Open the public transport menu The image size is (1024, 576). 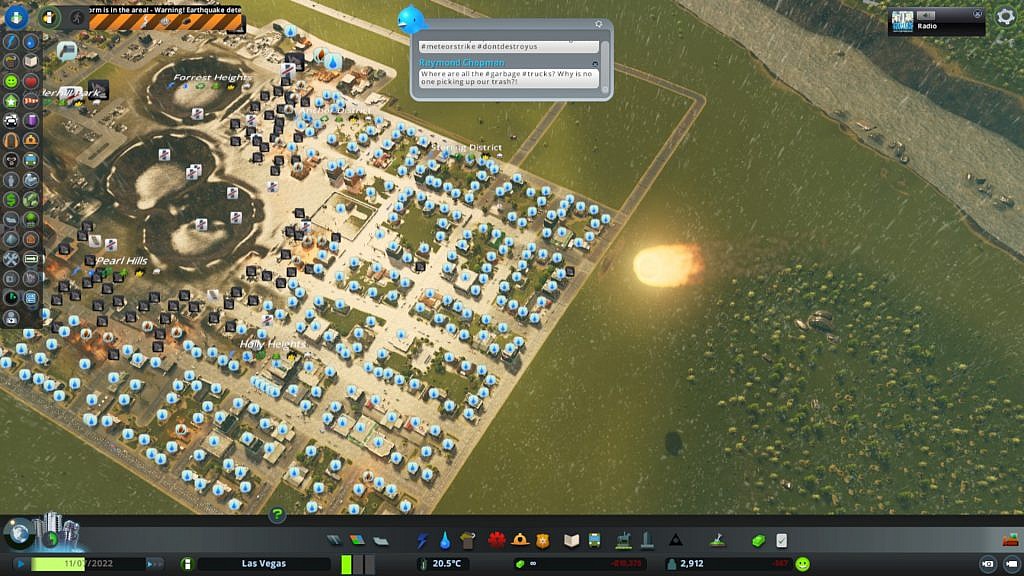tap(594, 540)
